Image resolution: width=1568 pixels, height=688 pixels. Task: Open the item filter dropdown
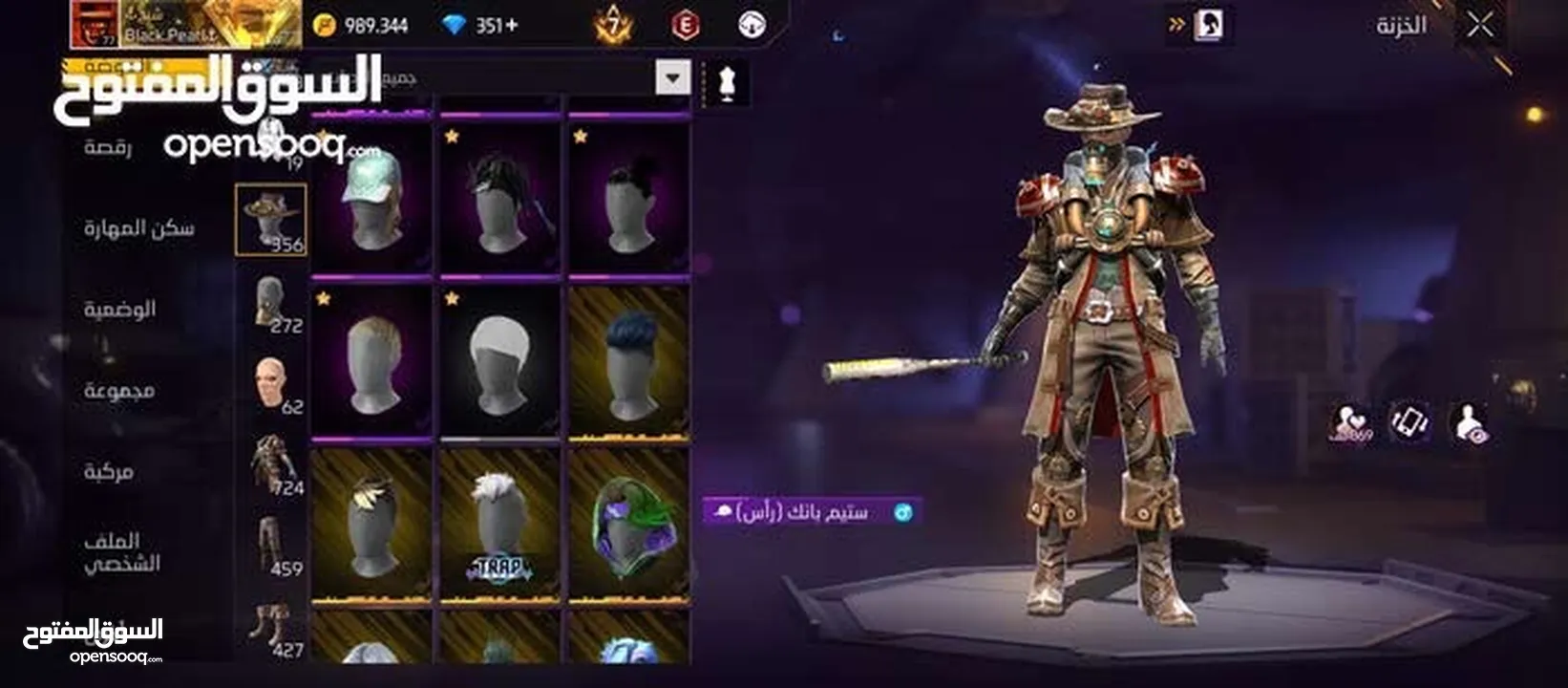pos(671,76)
